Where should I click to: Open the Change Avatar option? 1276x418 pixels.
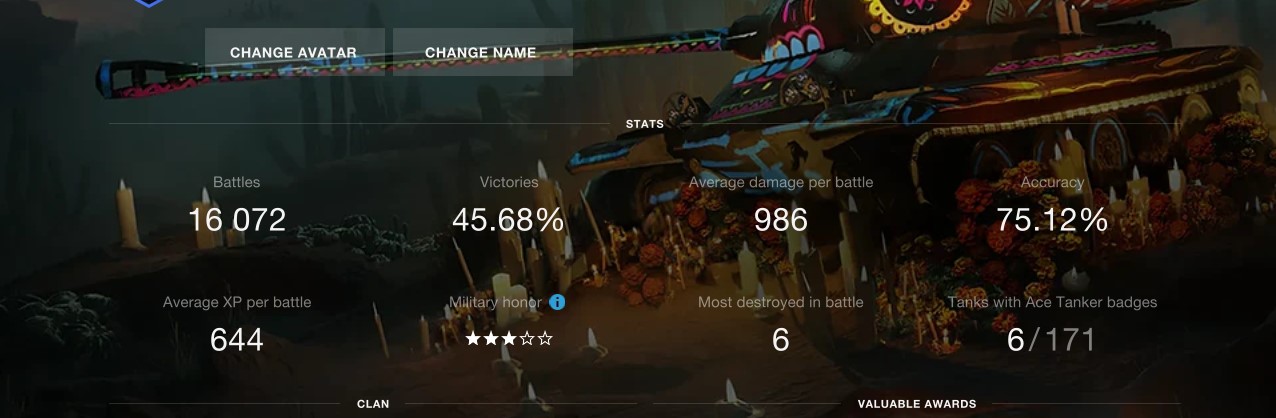pos(294,53)
